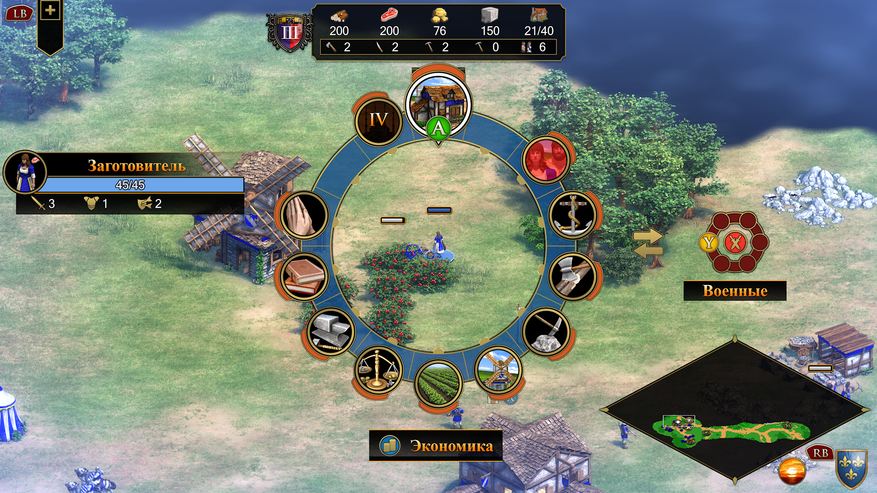Select the pickaxe mining camp icon

545,332
